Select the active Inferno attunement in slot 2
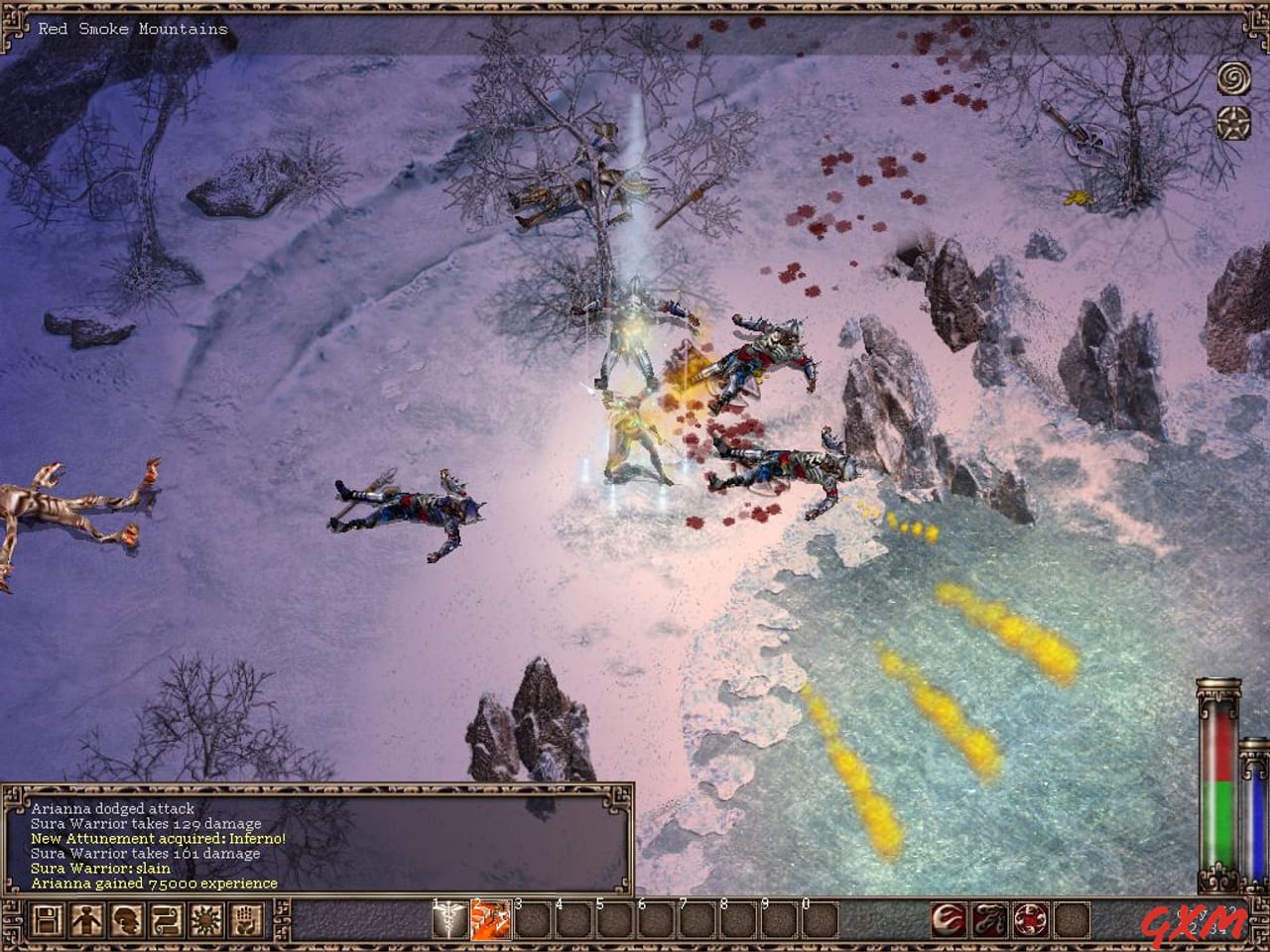Image resolution: width=1270 pixels, height=952 pixels. (x=491, y=920)
